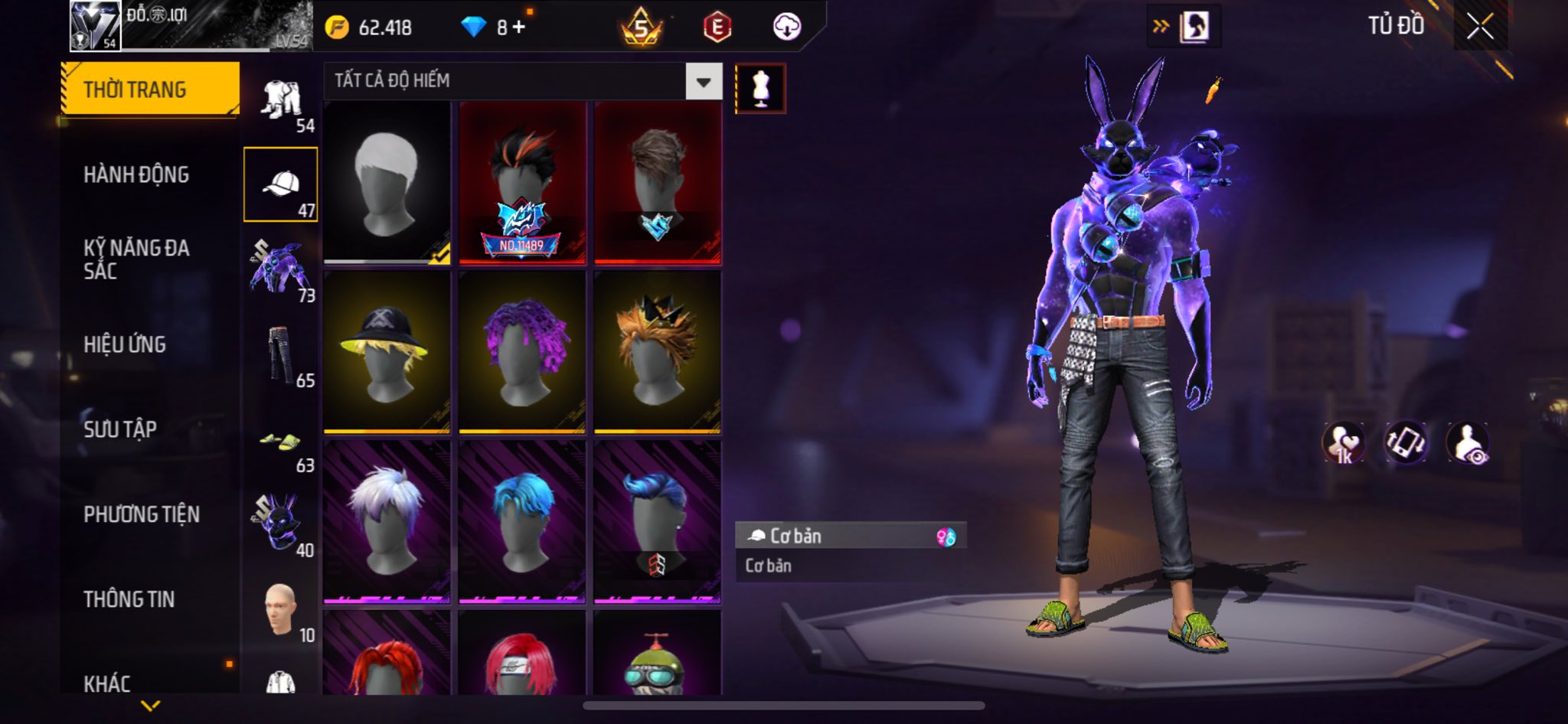Select the black and orange NO.11489 hairstyle

coord(522,184)
